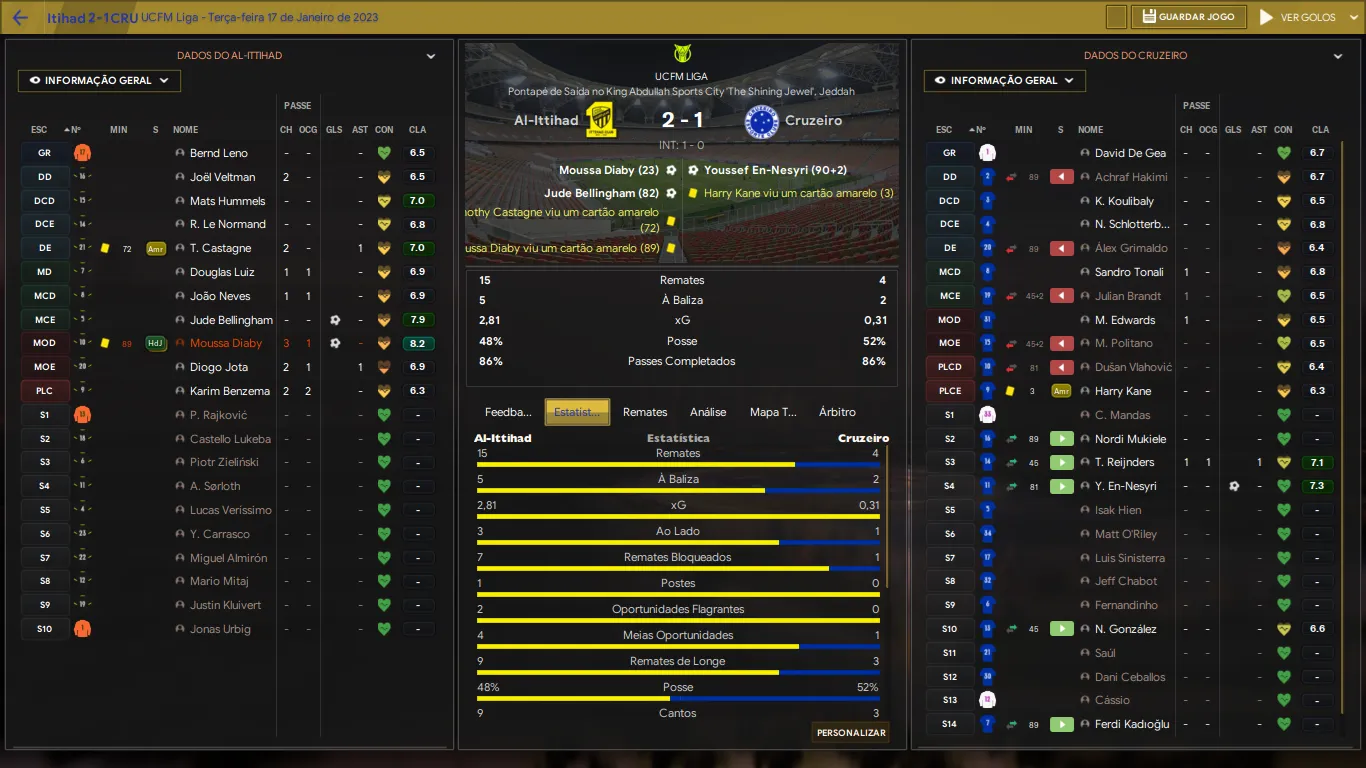The width and height of the screenshot is (1366, 768).
Task: Open Al-Ittihad Informação Geral dropdown
Action: pos(99,81)
